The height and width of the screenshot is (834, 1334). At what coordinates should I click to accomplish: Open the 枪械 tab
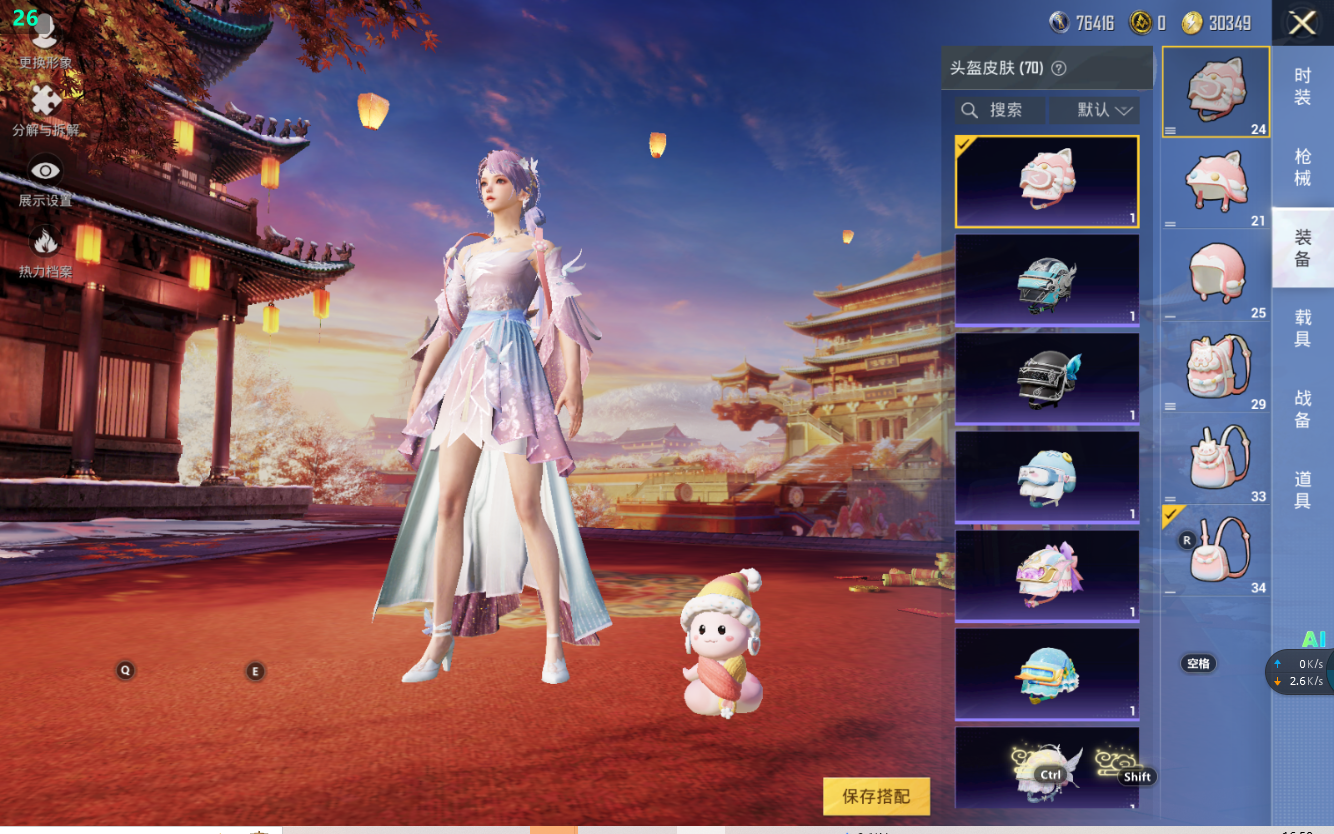coord(1302,167)
